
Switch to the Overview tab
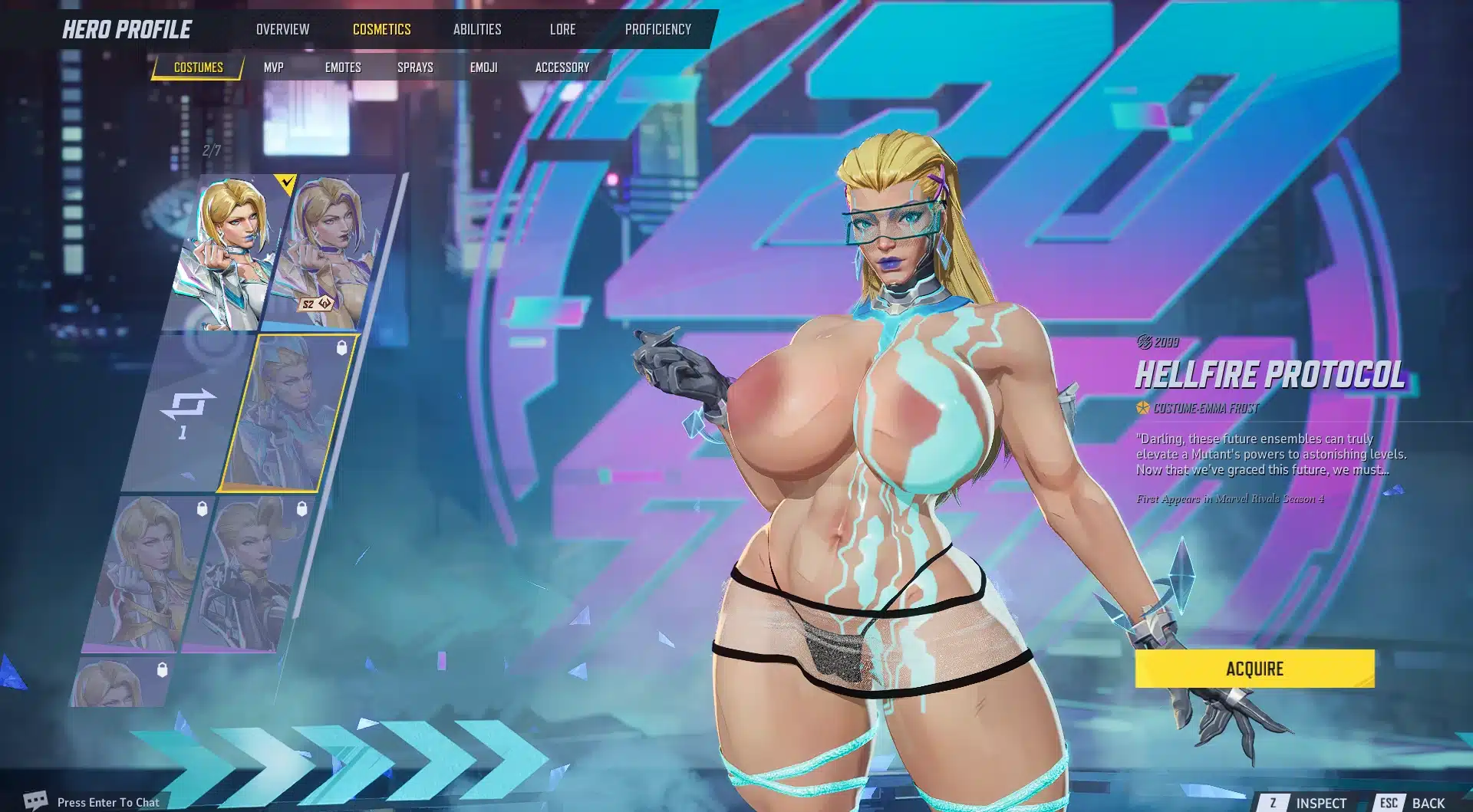coord(282,29)
